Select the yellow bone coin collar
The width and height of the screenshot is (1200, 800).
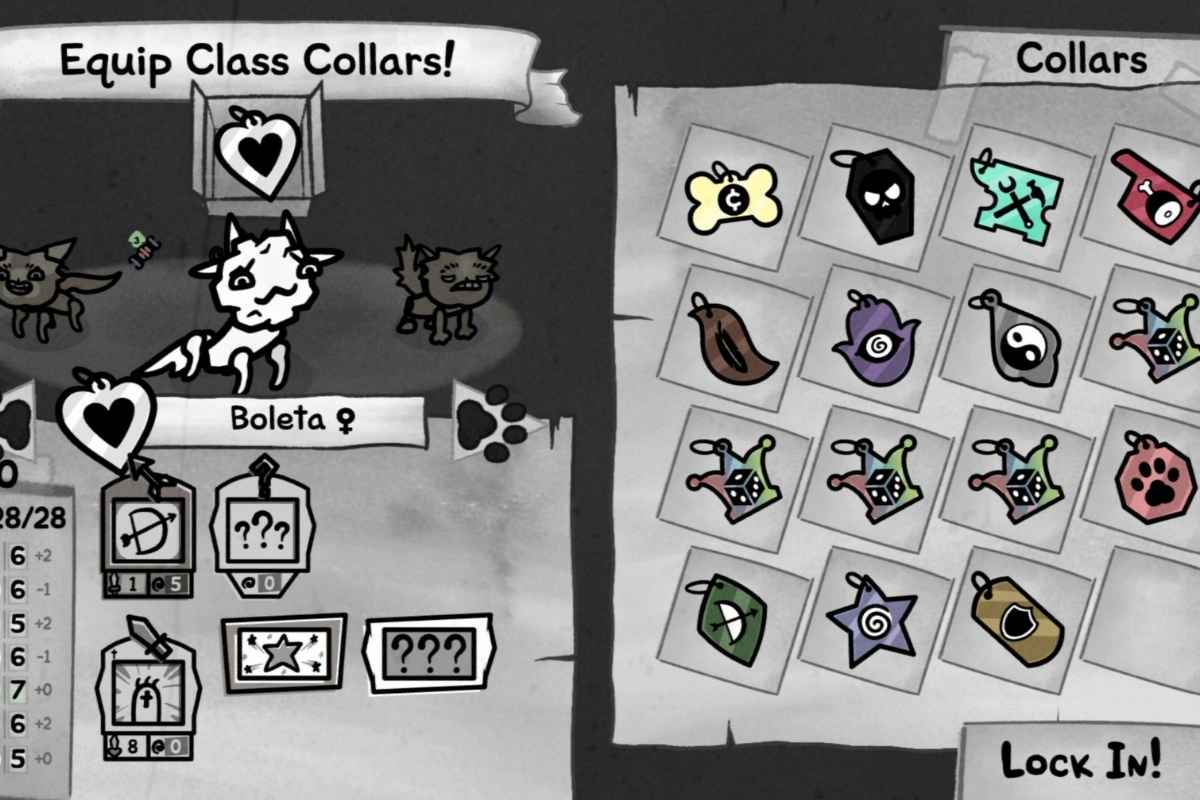[x=733, y=198]
